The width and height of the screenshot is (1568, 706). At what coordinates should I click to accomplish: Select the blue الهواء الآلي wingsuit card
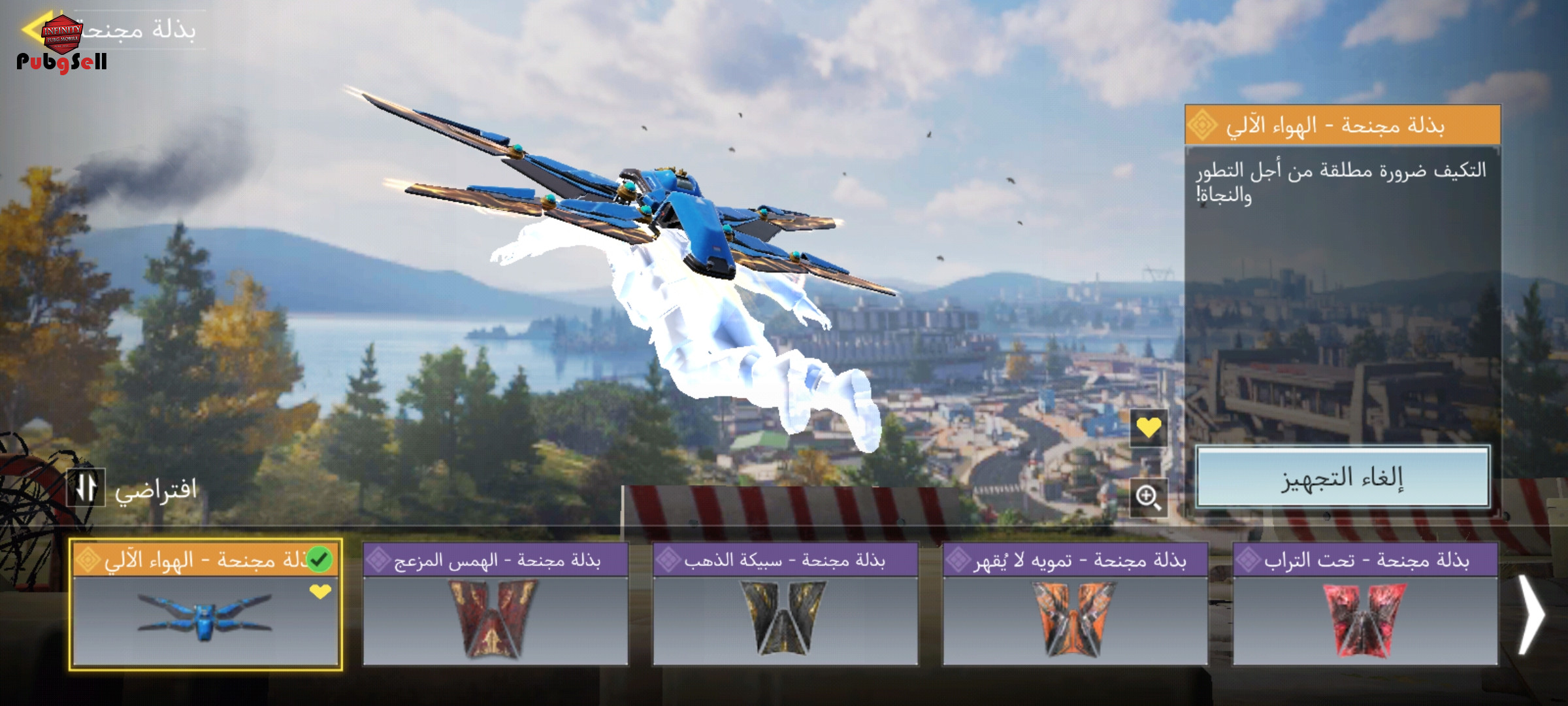pos(205,605)
